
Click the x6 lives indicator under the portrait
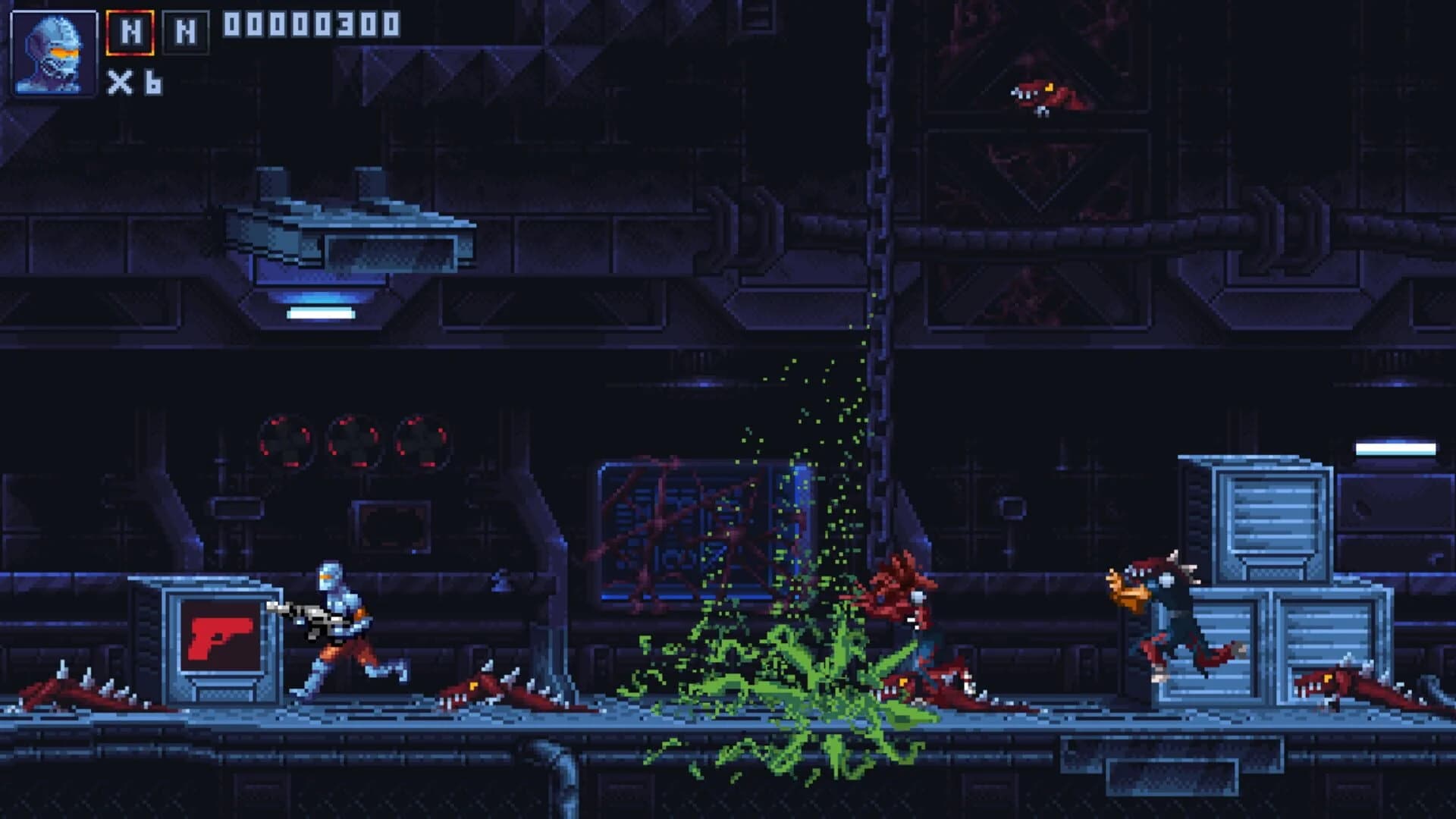click(136, 83)
